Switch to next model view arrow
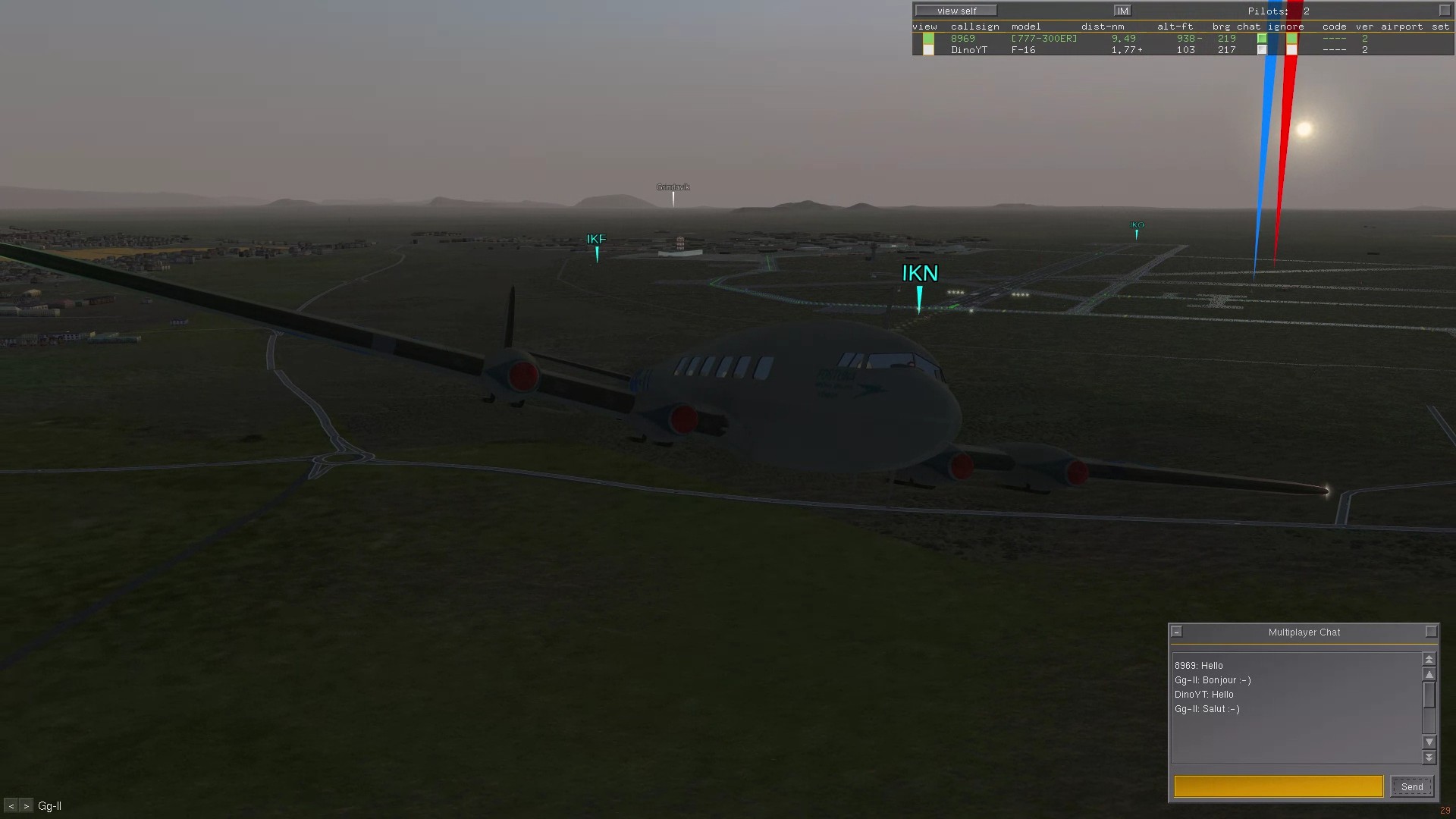This screenshot has width=1456, height=819. [26, 806]
